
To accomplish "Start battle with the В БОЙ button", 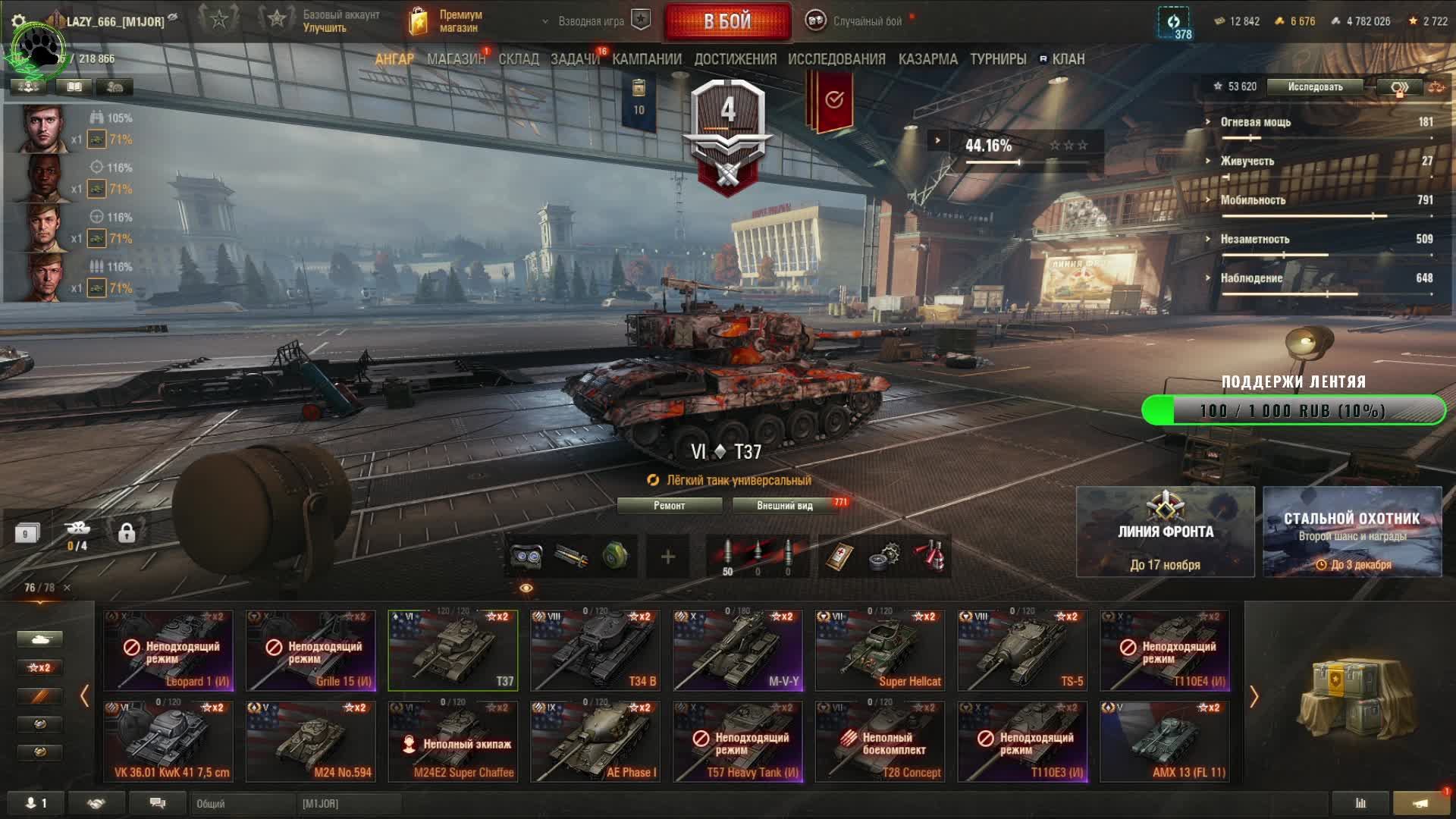I will point(727,21).
